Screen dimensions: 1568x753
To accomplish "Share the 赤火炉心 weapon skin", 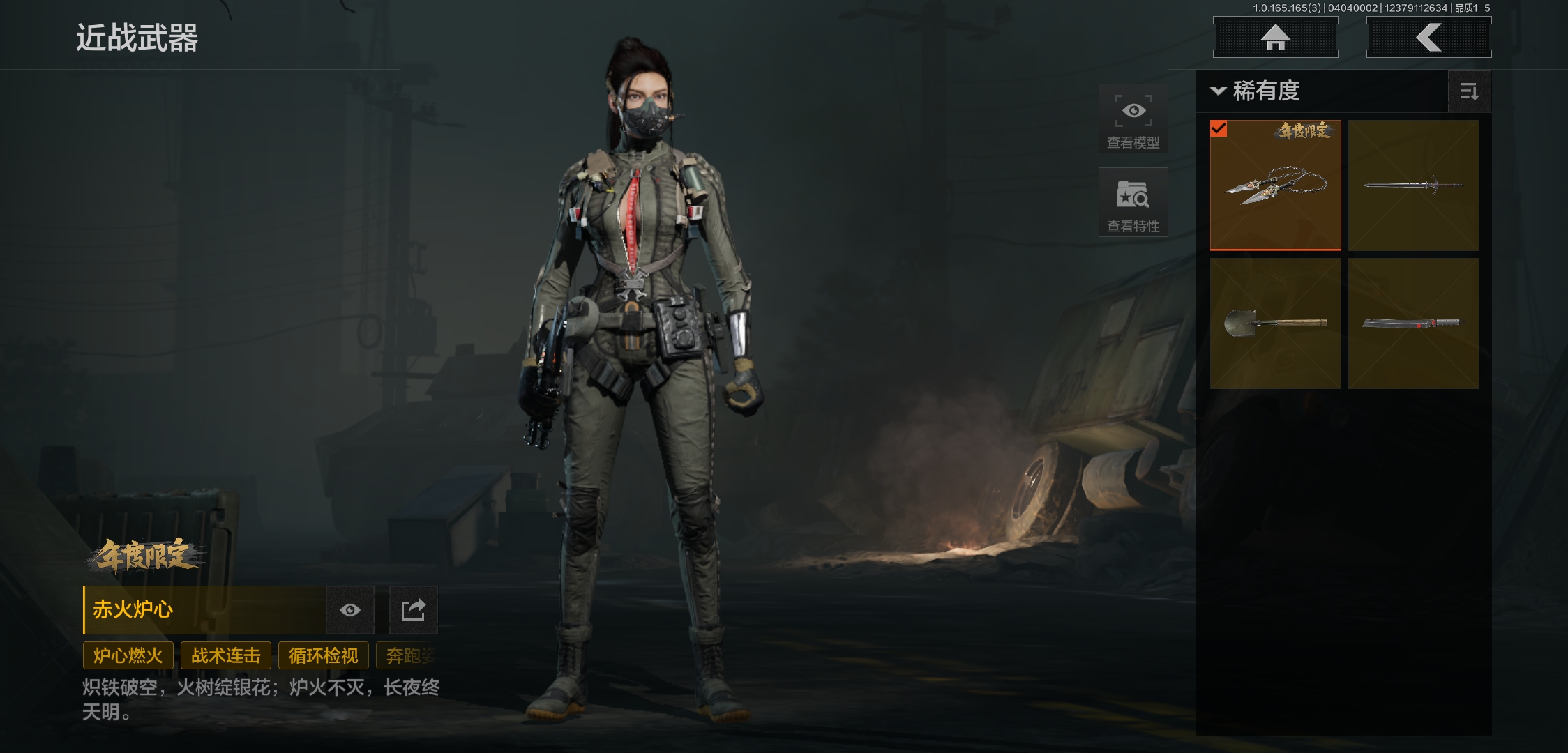I will click(x=413, y=610).
